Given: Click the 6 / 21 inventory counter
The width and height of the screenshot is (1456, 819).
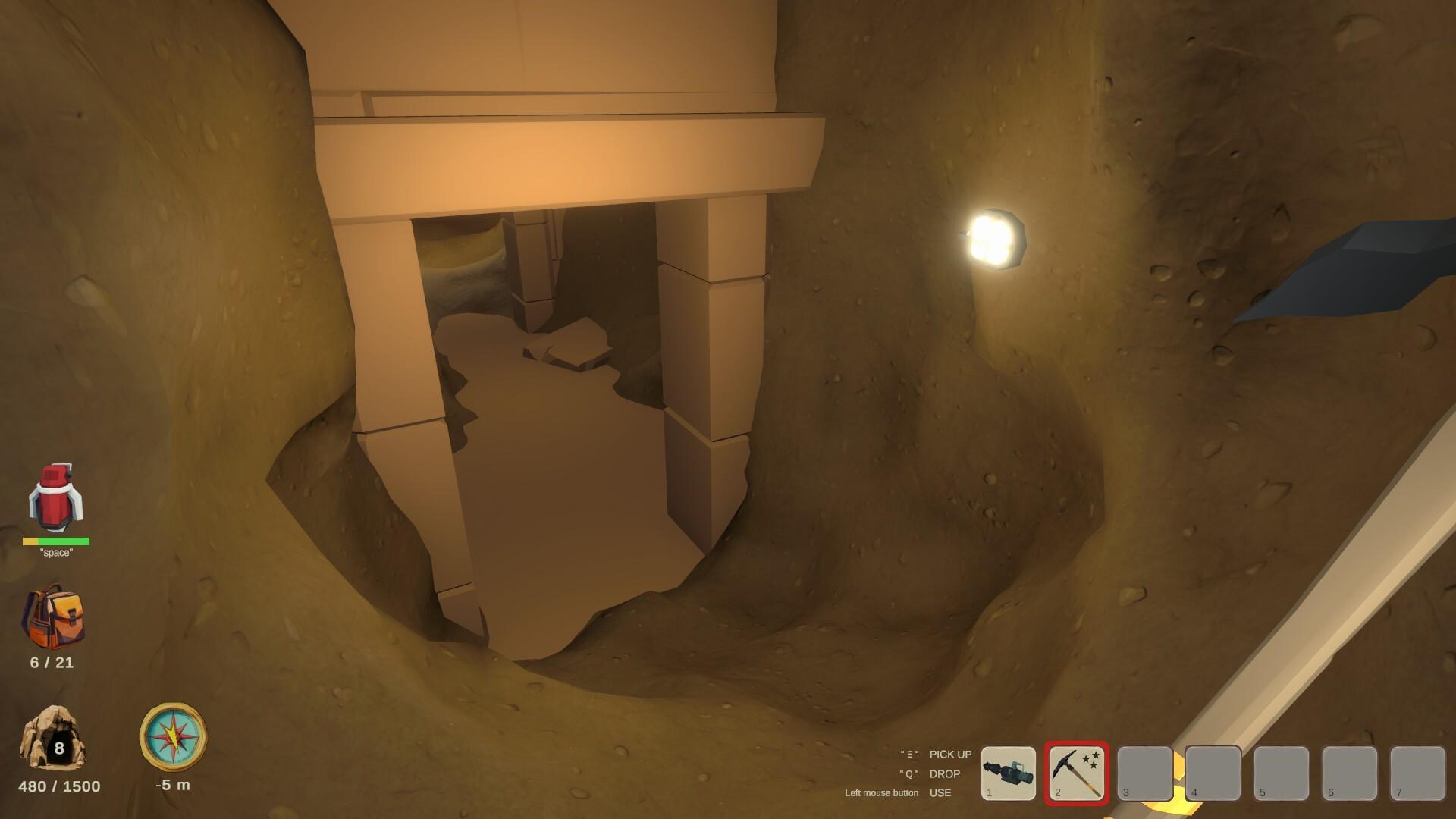Looking at the screenshot, I should [50, 662].
